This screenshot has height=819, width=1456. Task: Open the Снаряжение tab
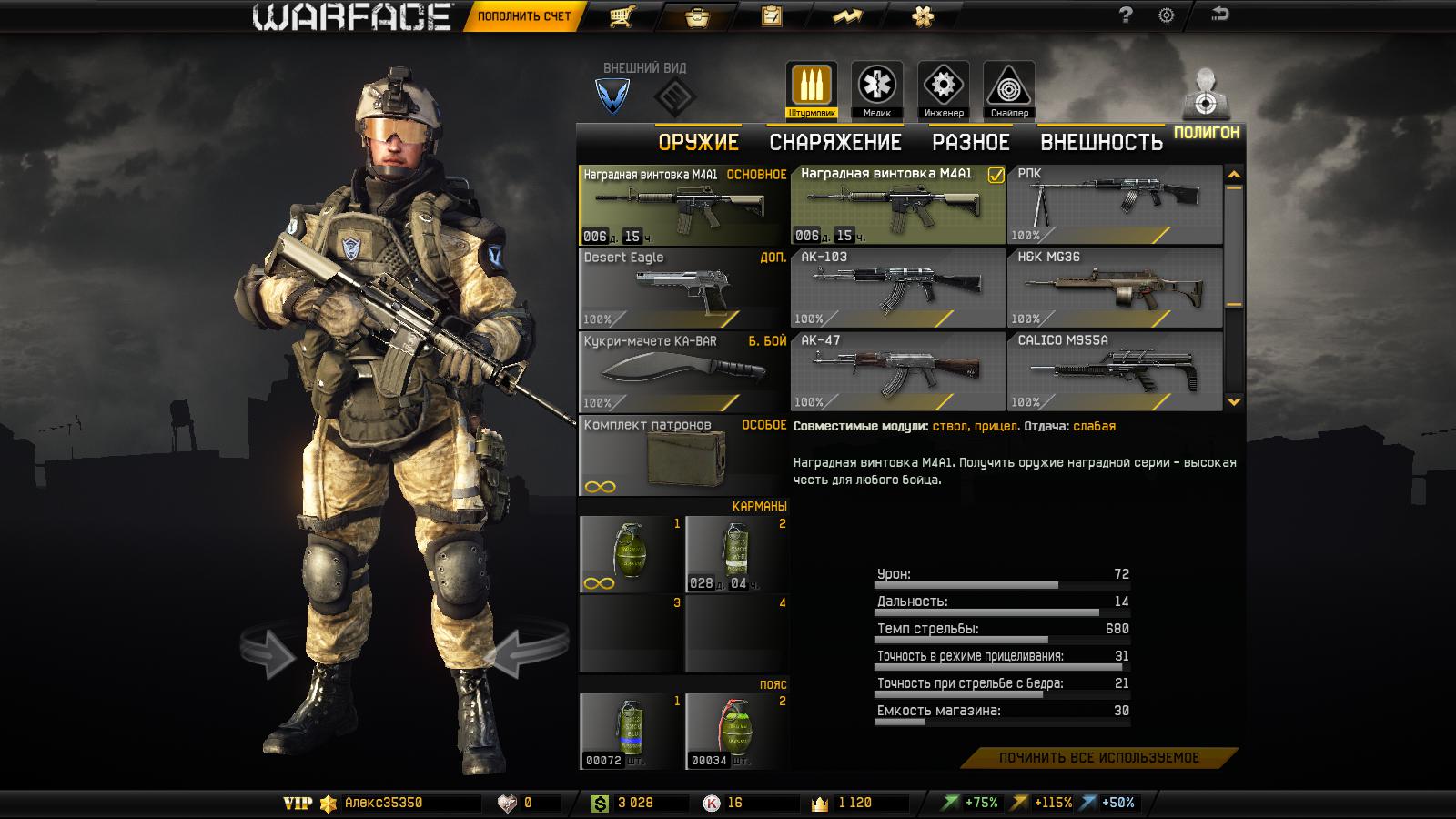[834, 142]
